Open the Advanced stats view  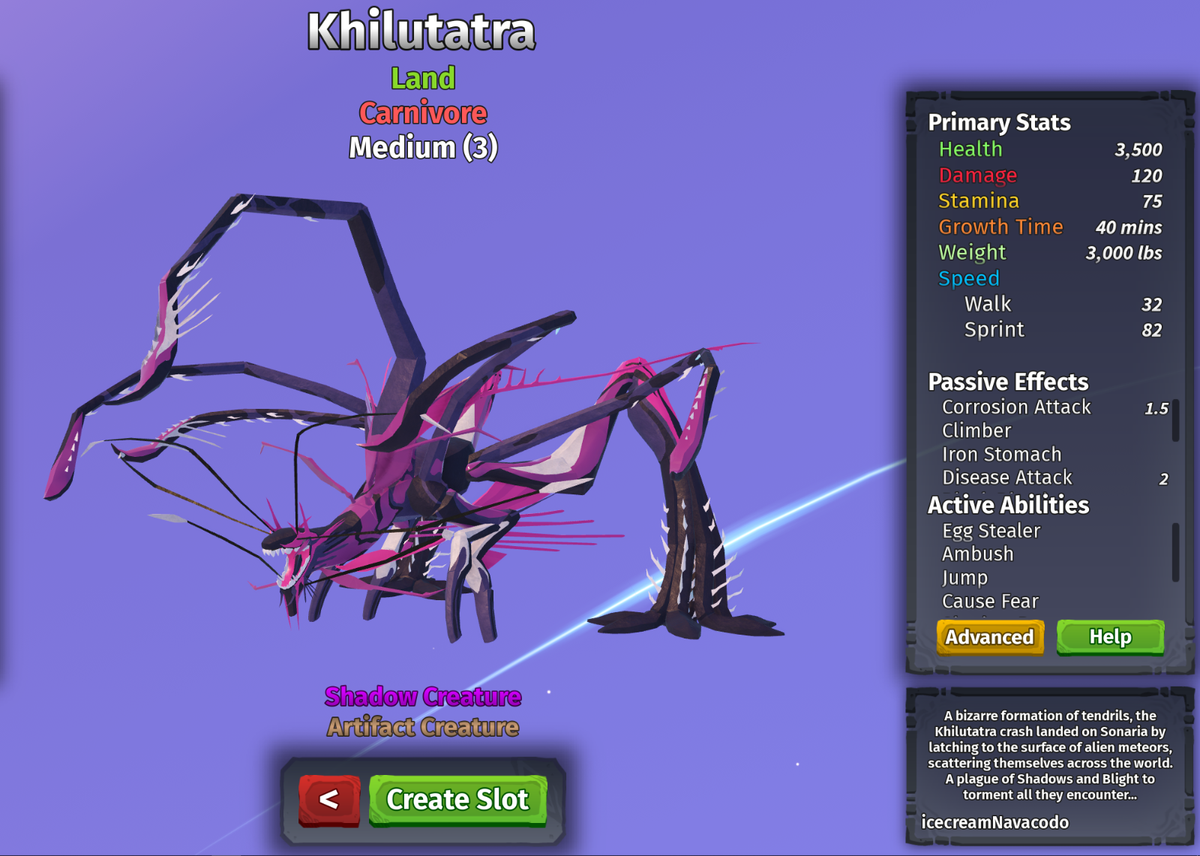pos(990,637)
